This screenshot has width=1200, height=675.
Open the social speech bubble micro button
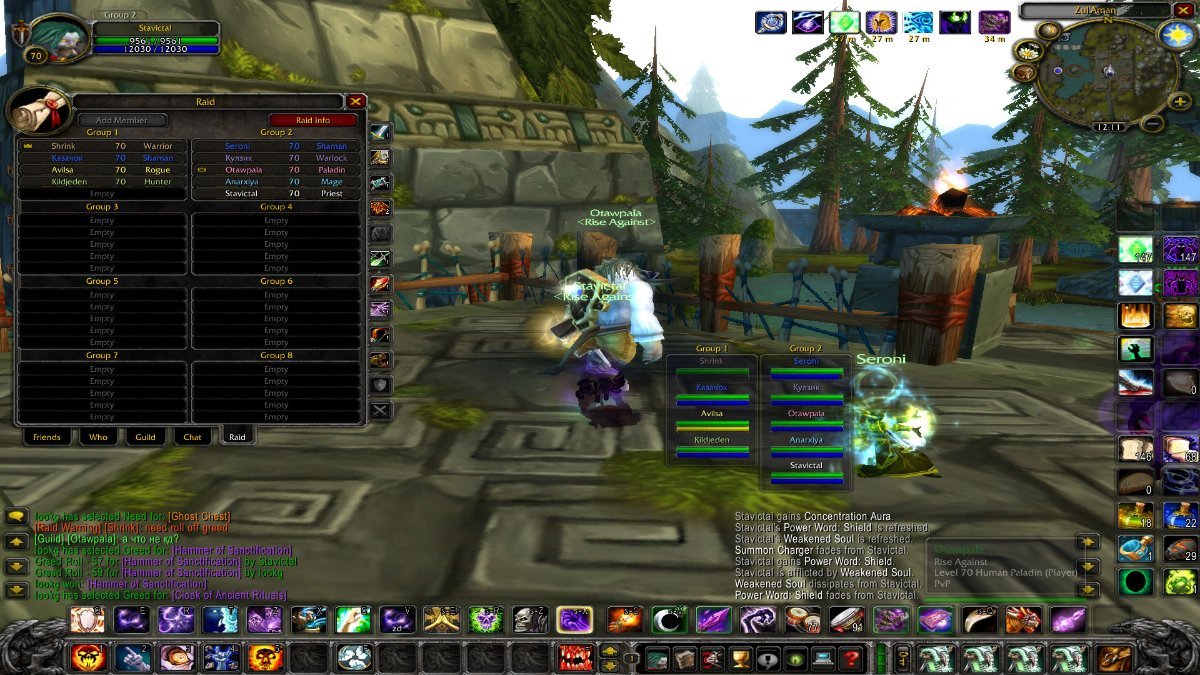tap(768, 658)
